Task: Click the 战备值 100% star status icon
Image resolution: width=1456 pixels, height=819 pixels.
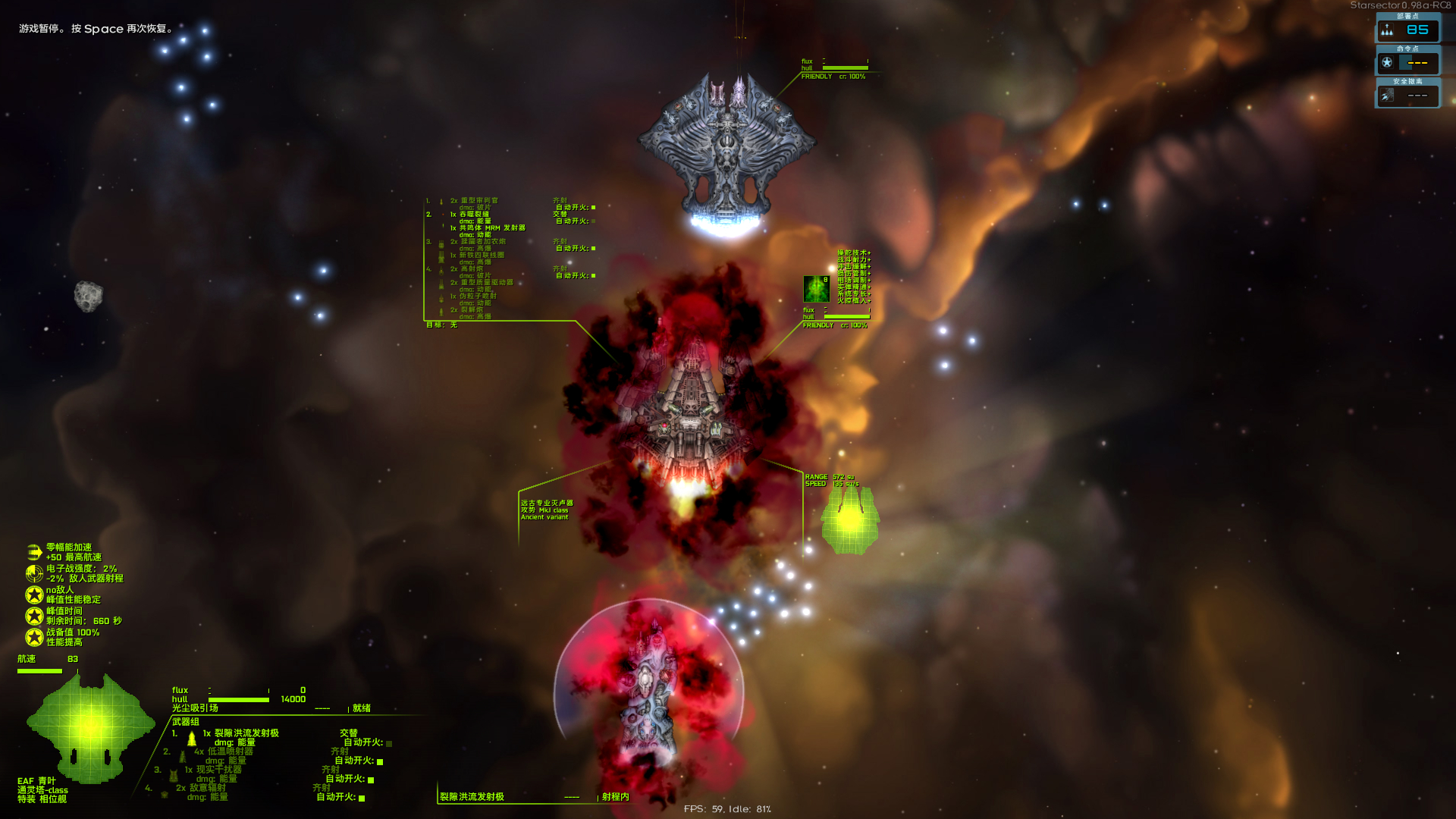Action: pos(34,637)
